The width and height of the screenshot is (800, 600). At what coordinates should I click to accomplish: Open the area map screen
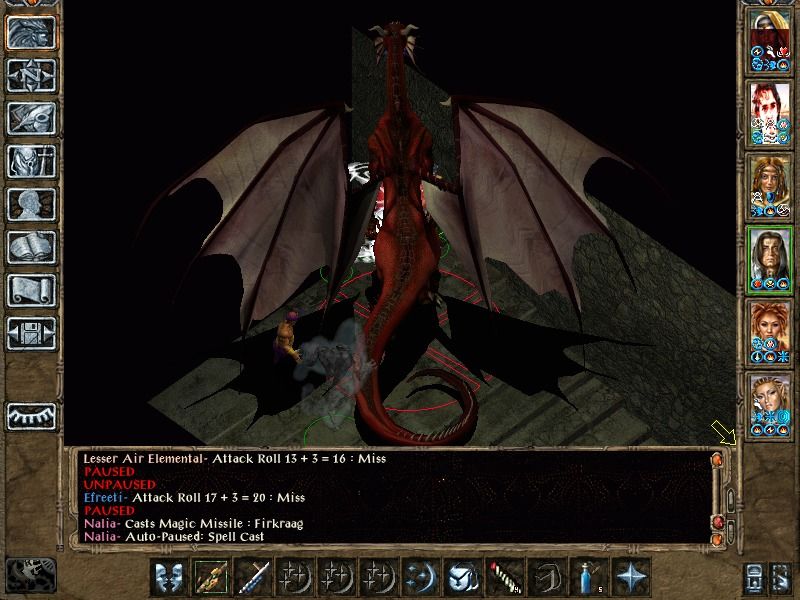pos(31,75)
